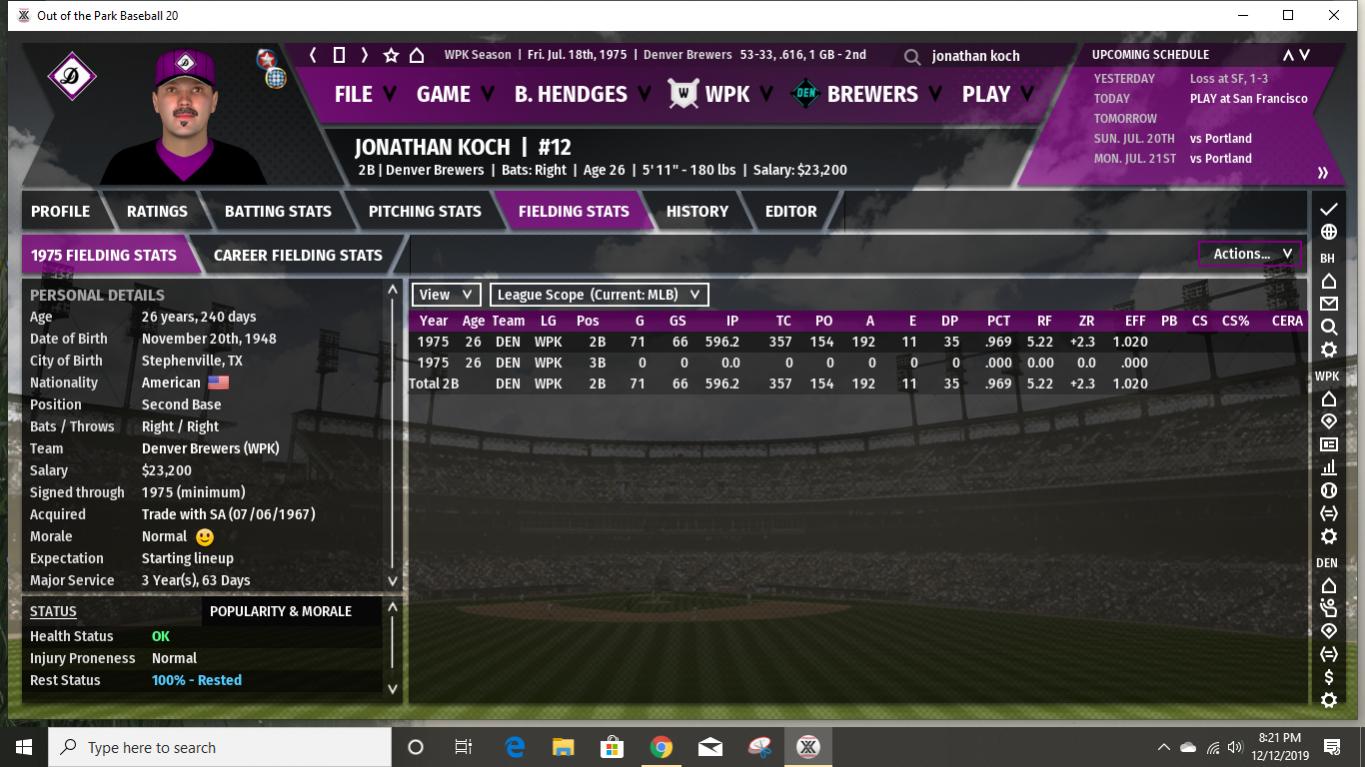
Task: Expand the Actions dropdown
Action: pyautogui.click(x=1250, y=254)
